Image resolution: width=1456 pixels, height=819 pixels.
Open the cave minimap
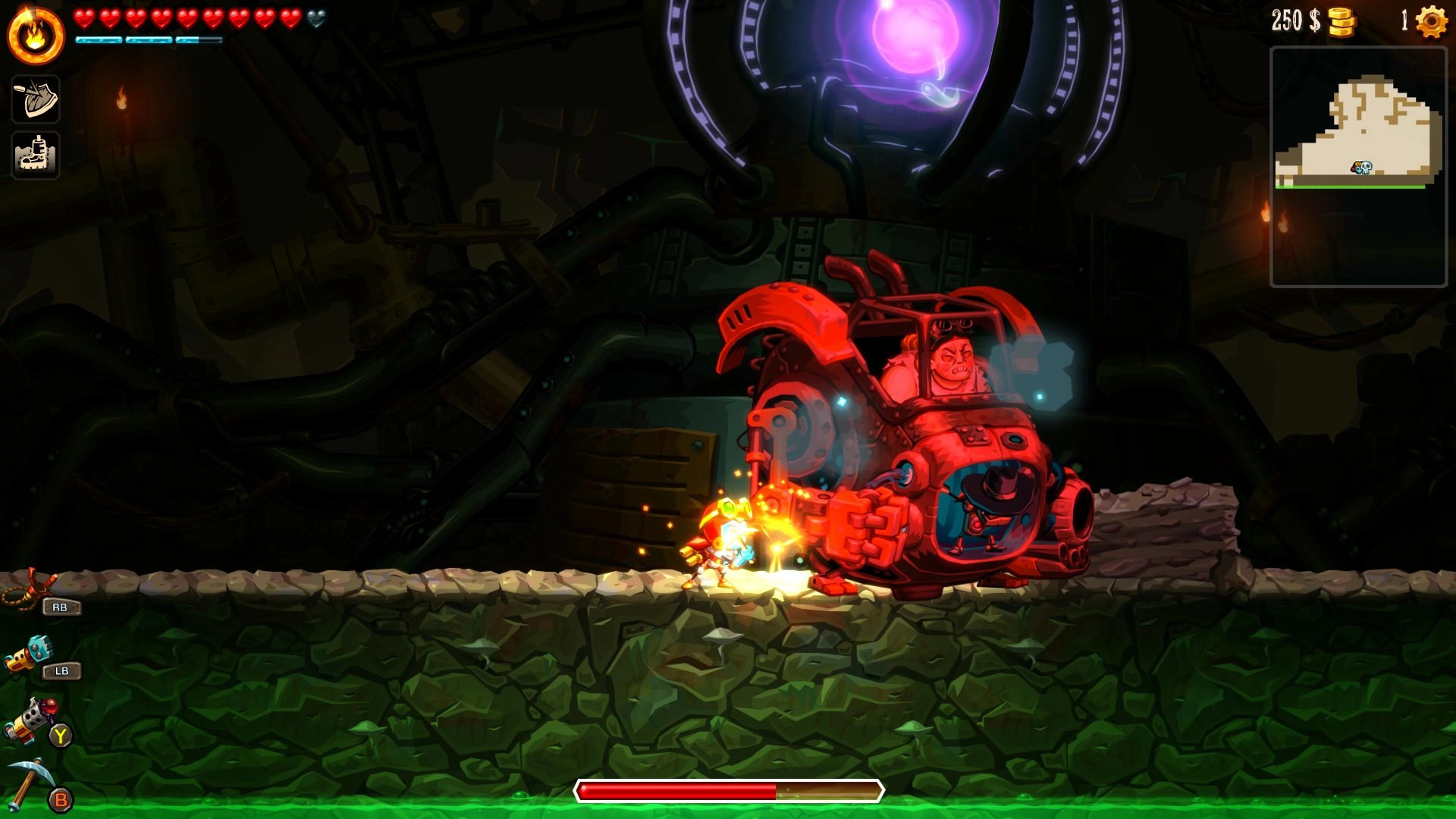[x=1358, y=167]
